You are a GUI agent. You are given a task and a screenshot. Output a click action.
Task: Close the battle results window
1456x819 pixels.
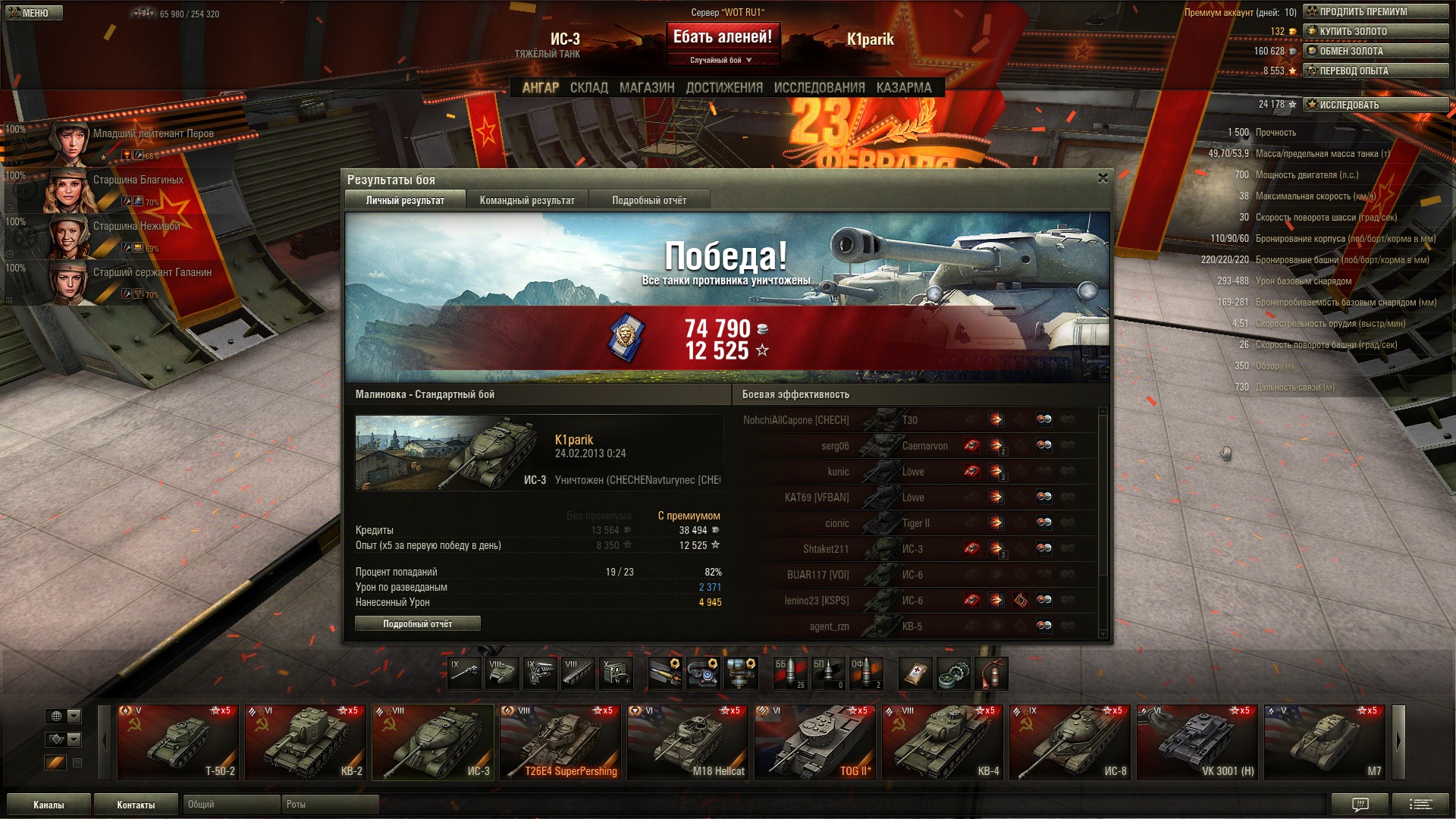pos(1103,178)
